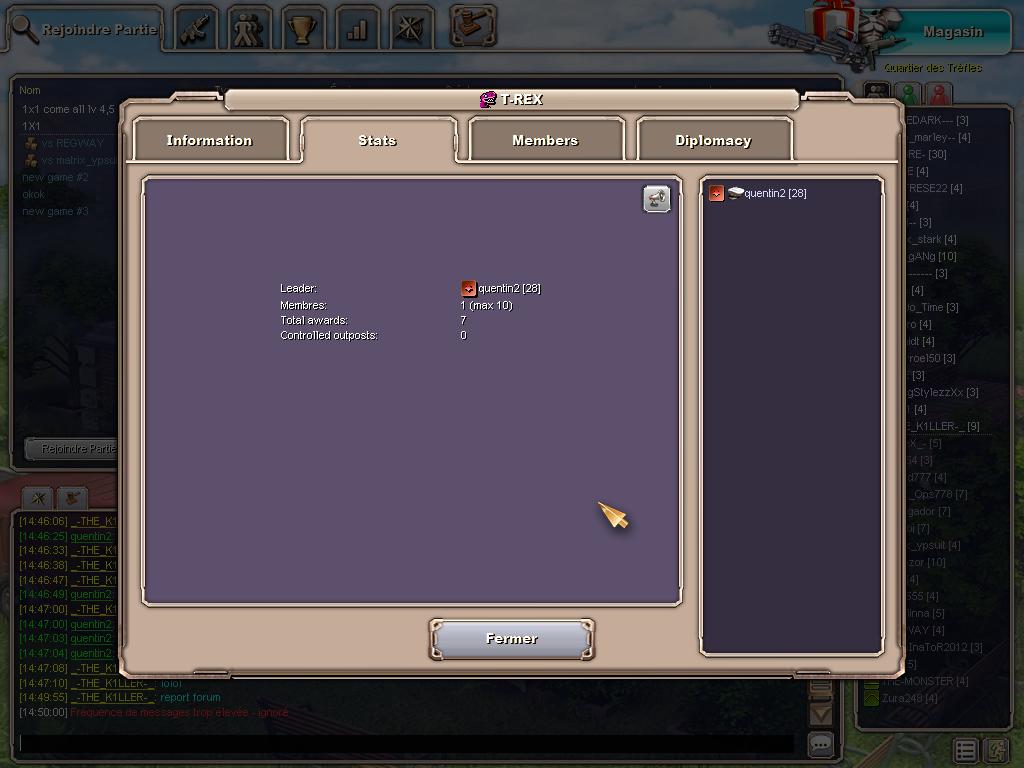Viewport: 1024px width, 768px height.
Task: Select the red player filter icon
Action: pyautogui.click(x=939, y=94)
